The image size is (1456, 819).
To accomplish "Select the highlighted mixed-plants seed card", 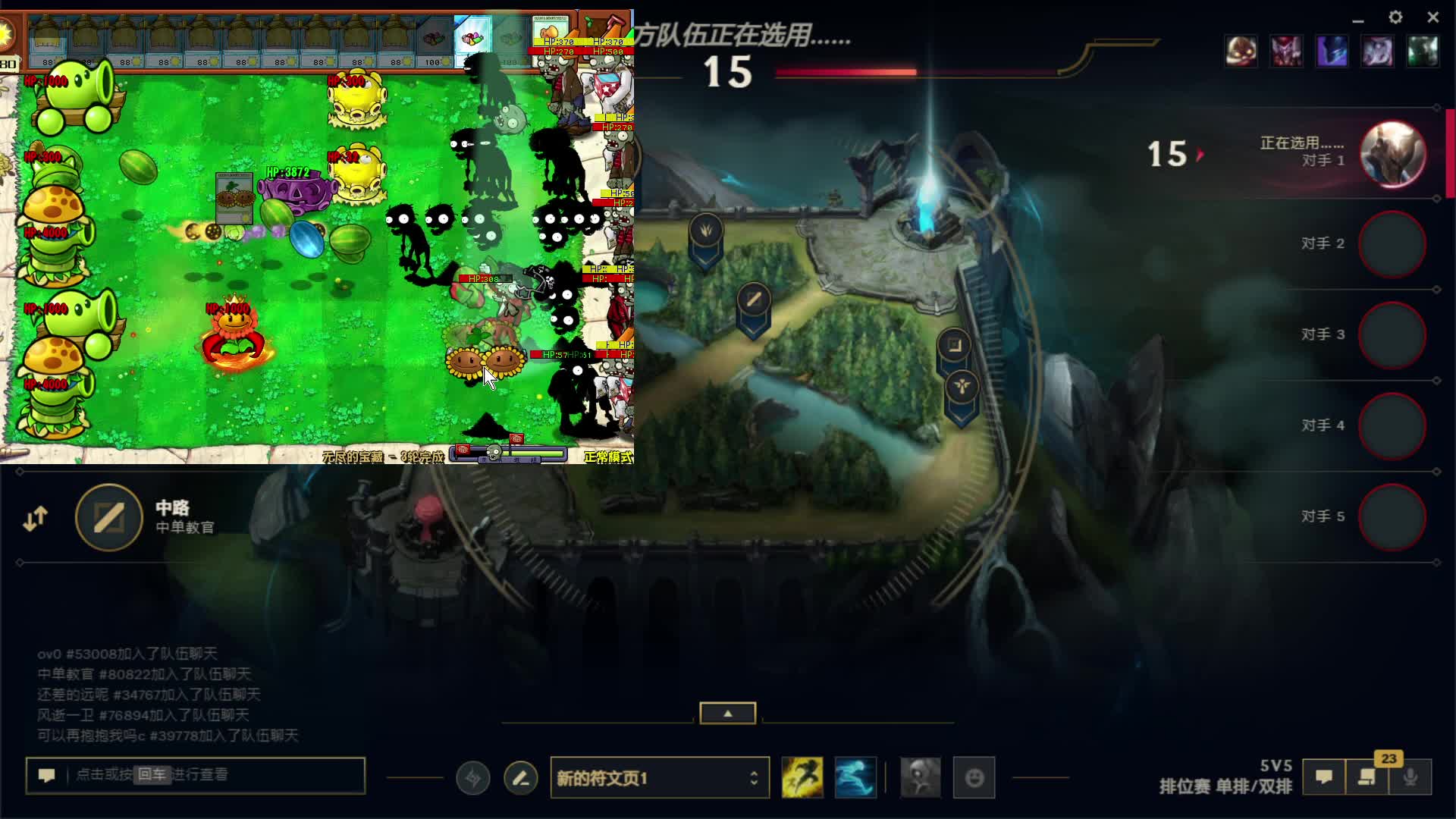I will [472, 39].
